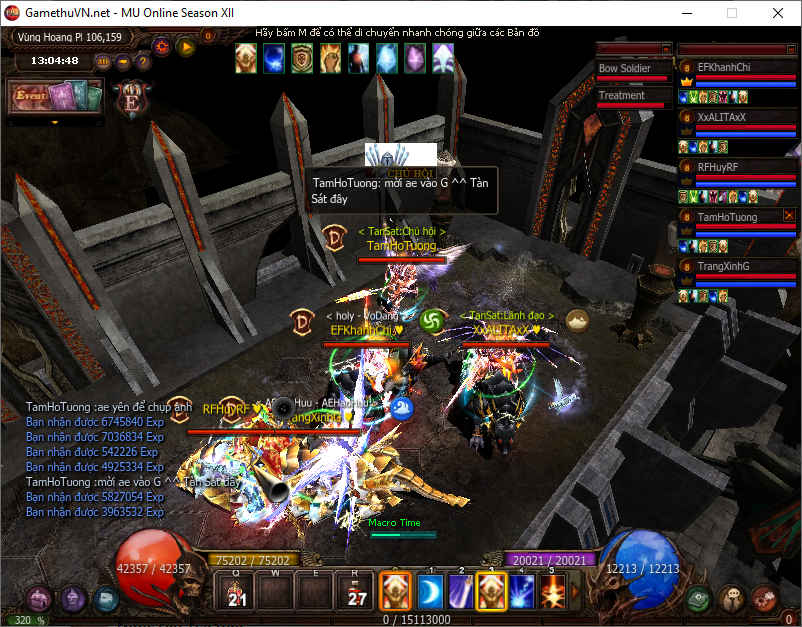Select party member RFHuyRF
Screen dimensions: 802x627
coord(728,167)
